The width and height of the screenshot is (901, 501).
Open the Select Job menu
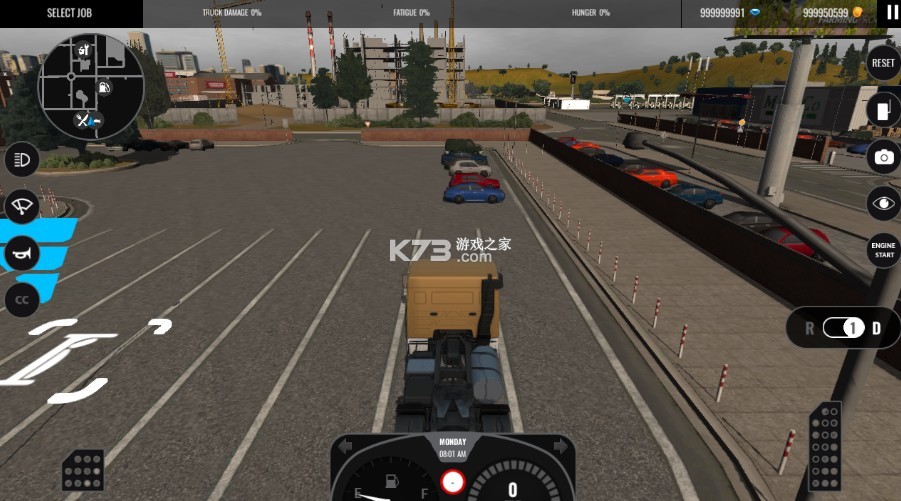(70, 13)
